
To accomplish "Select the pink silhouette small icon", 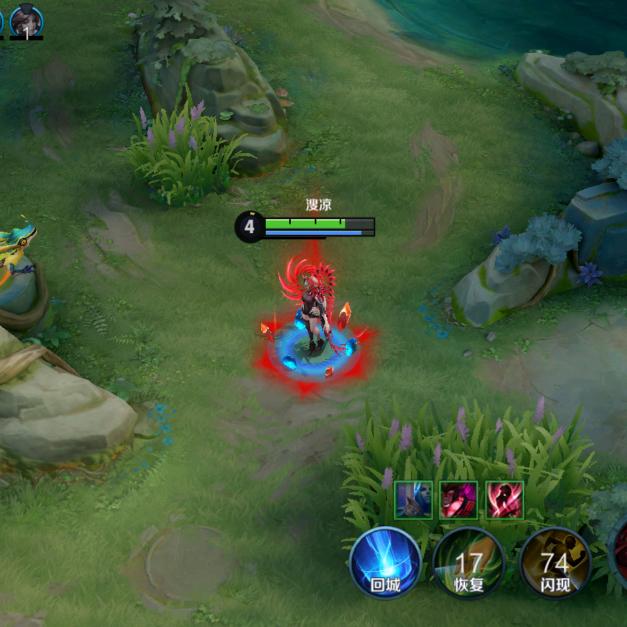I will coord(505,499).
